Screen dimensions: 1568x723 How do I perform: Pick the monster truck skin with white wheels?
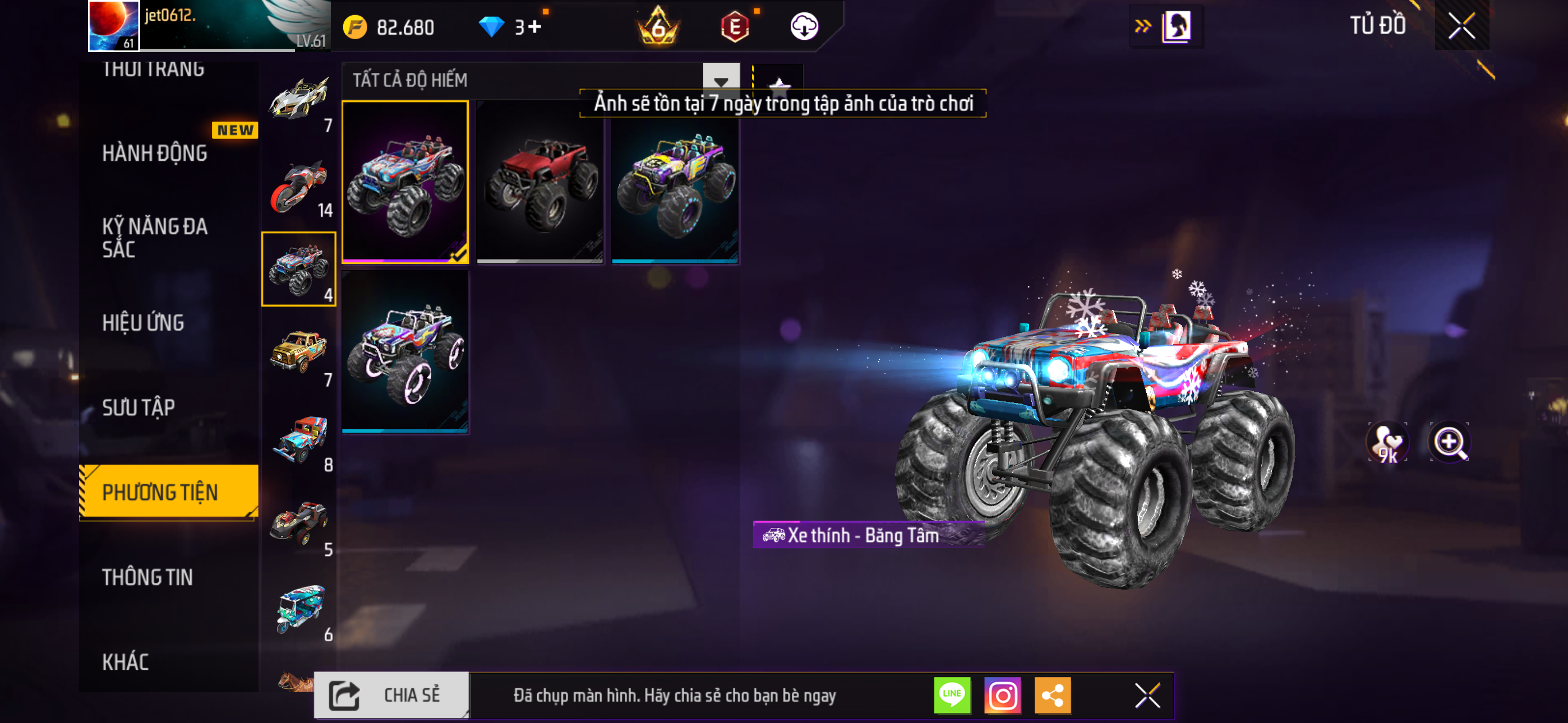pos(405,352)
